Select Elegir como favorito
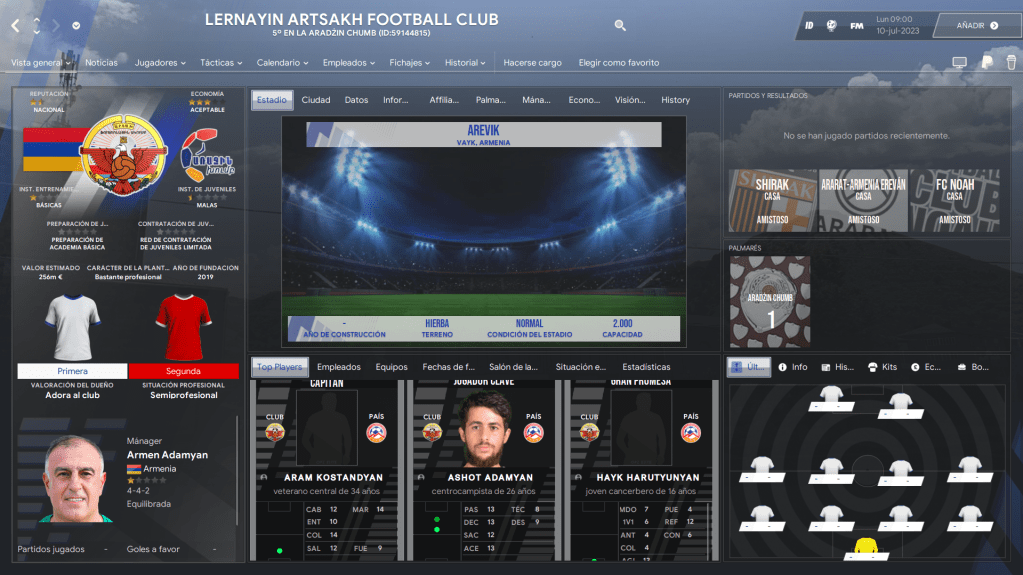 point(619,63)
